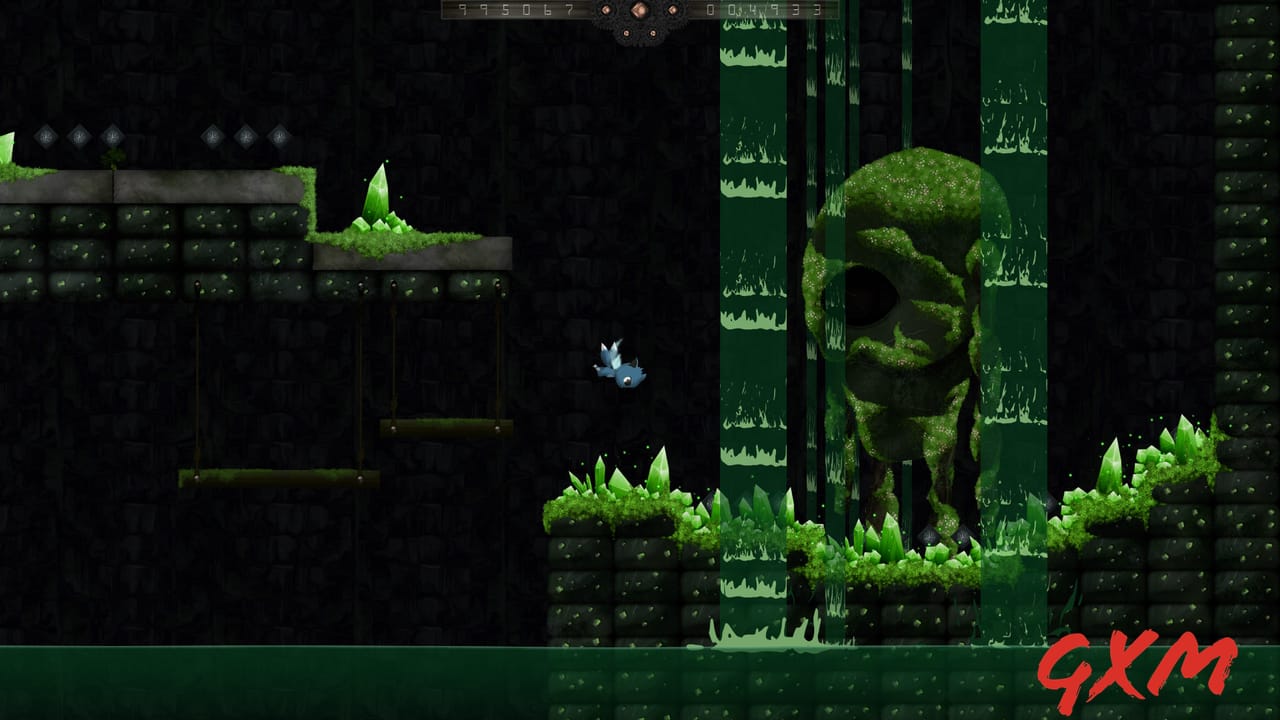This screenshot has height=720, width=1280.
Task: Click the small bottom orb beneath the gear emblem
Action: pos(628,32)
